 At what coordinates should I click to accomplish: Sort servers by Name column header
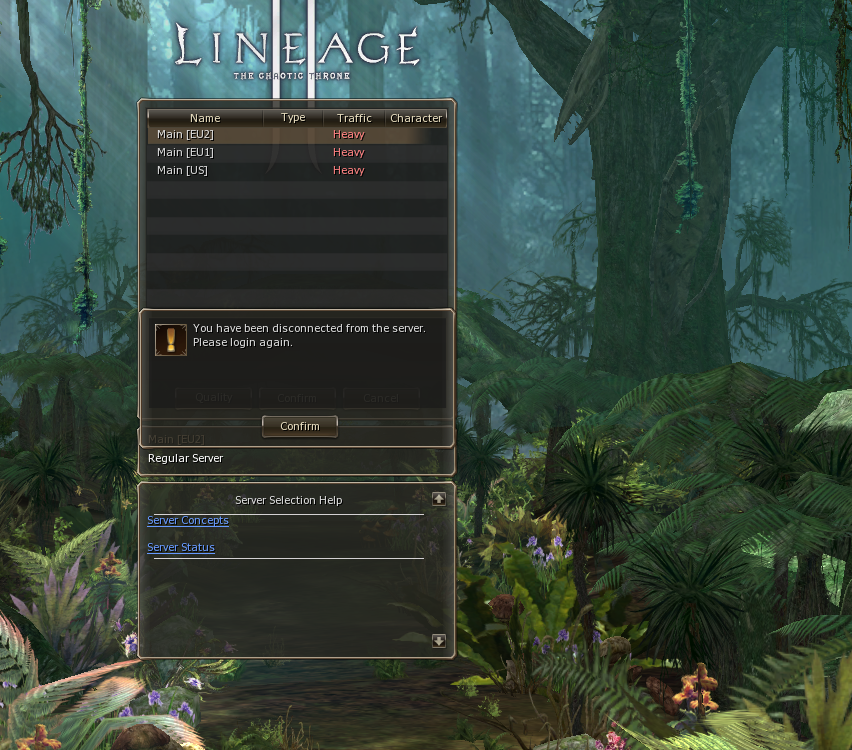coord(205,118)
